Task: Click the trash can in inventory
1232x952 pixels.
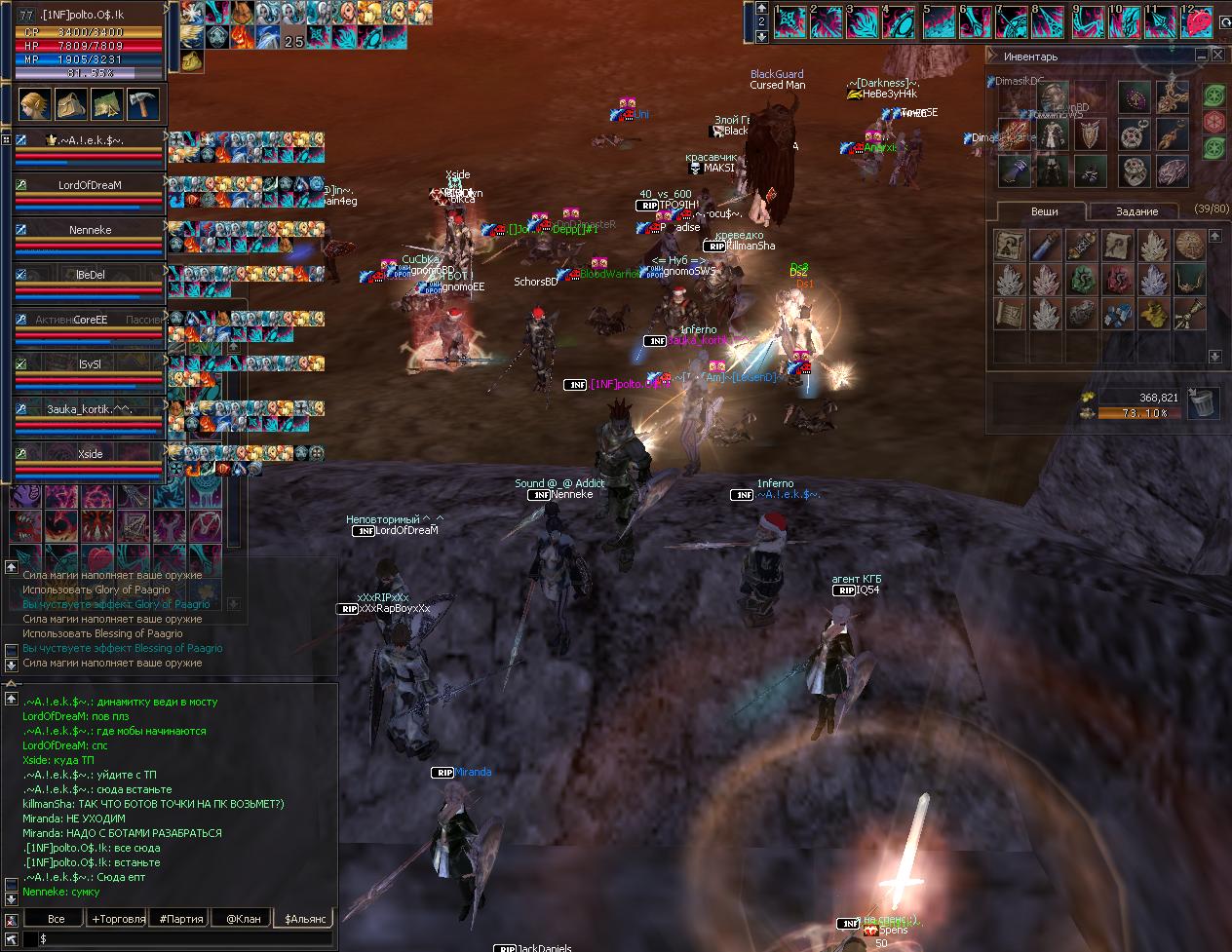Action: pyautogui.click(x=1205, y=401)
